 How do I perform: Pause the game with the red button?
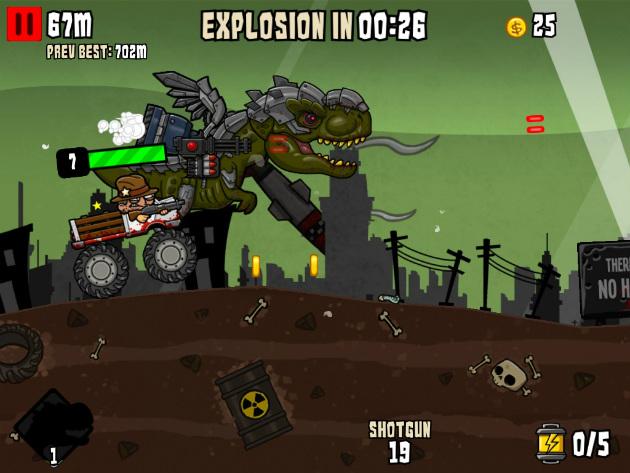[23, 24]
